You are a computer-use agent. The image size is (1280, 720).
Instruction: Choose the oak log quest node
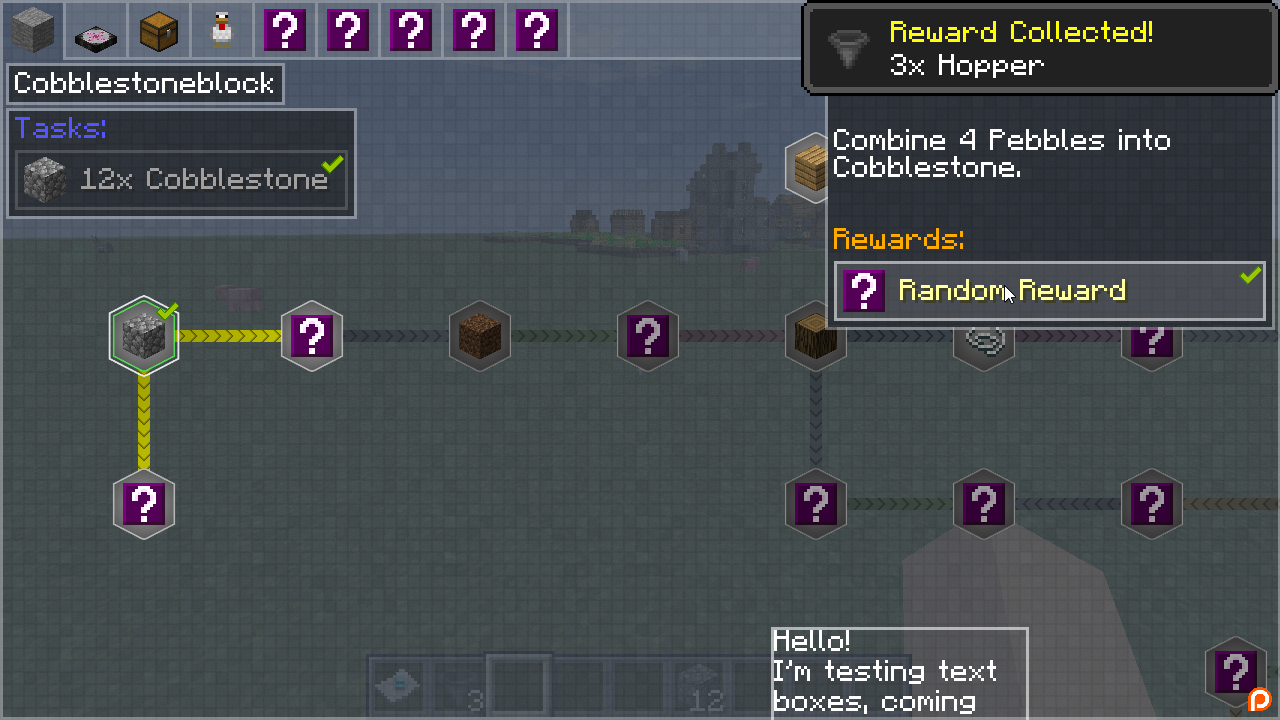(815, 336)
